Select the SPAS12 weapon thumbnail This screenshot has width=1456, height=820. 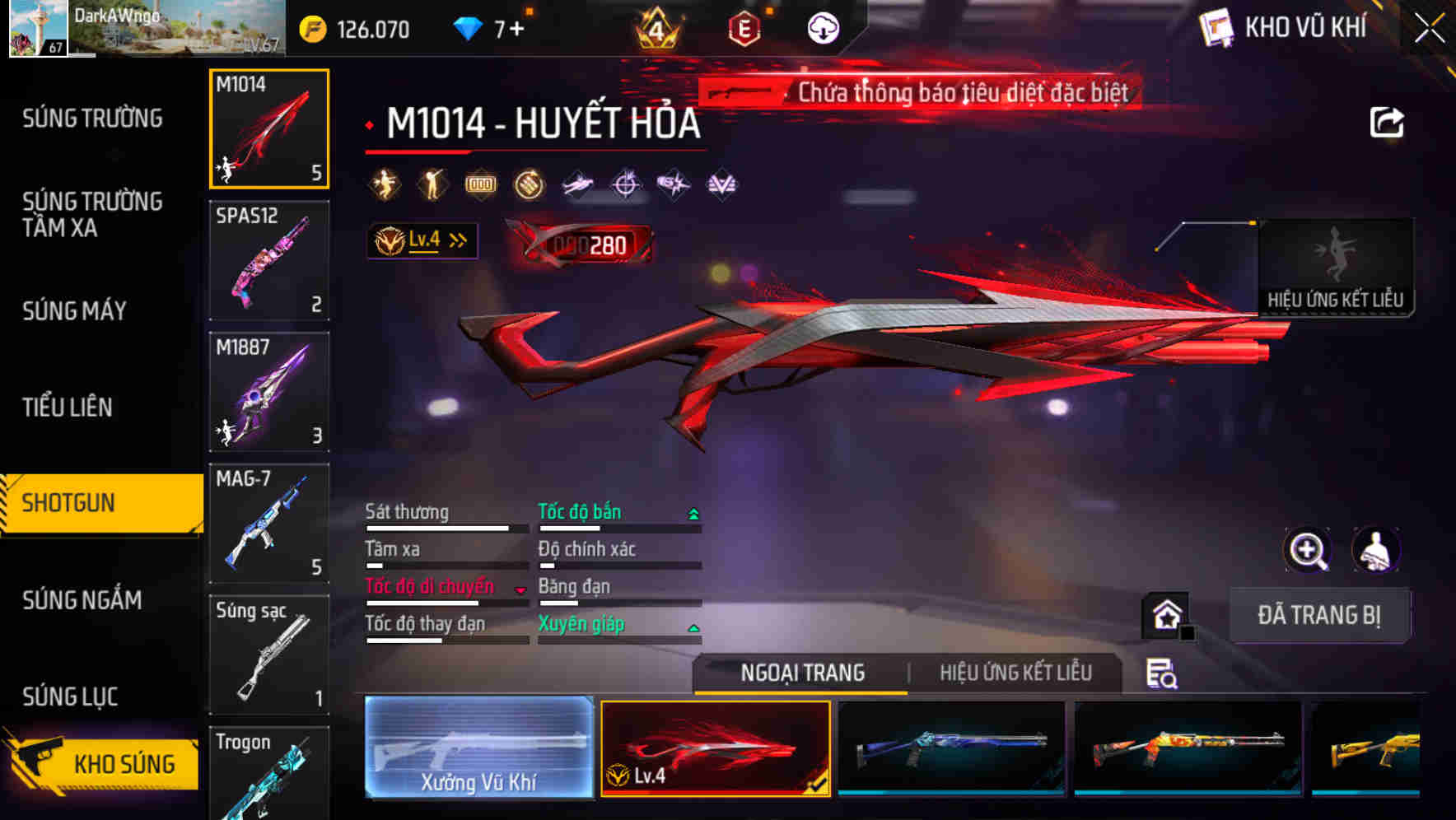(x=269, y=259)
